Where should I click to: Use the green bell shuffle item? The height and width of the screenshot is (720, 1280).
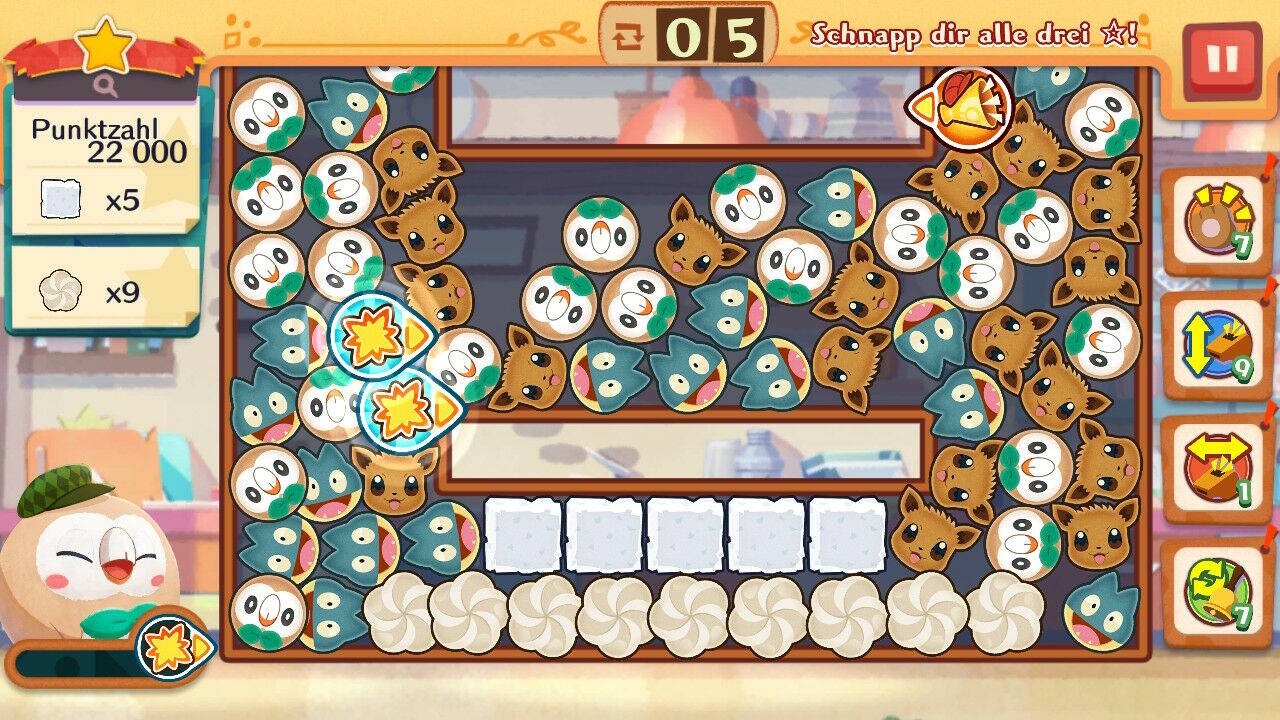(x=1217, y=592)
